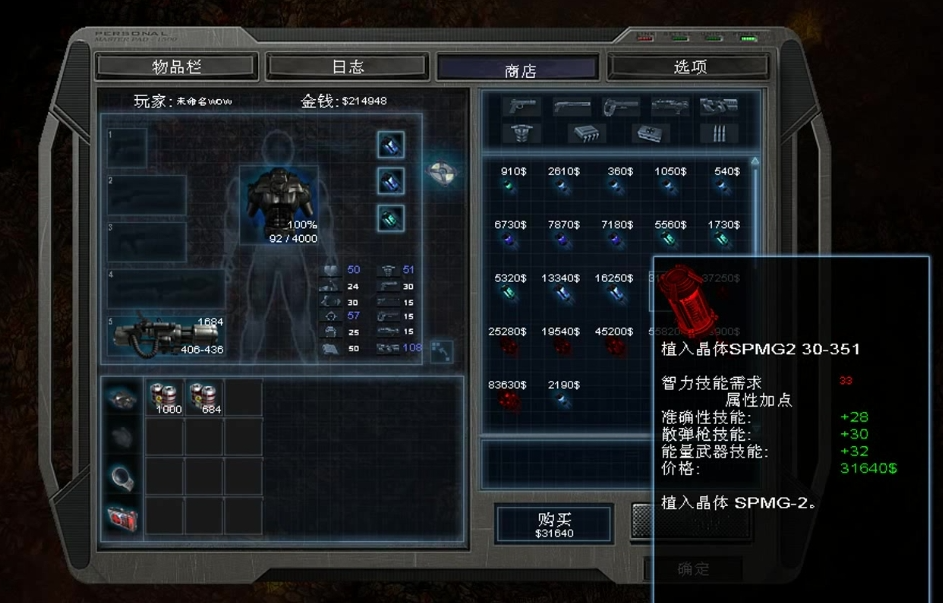The width and height of the screenshot is (943, 603).
Task: Select the 910$ implant in the shop
Action: [514, 186]
